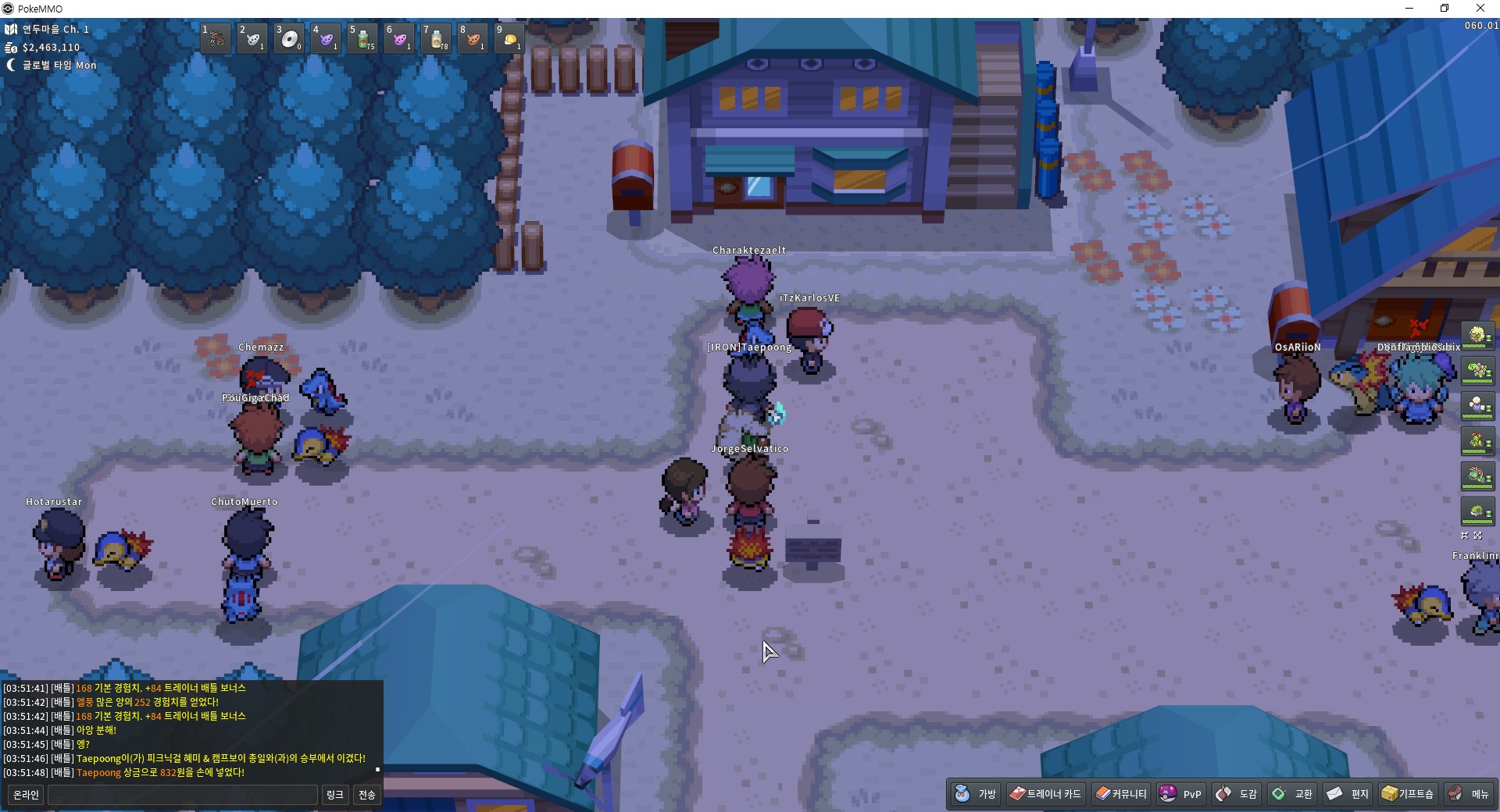
Task: Click the chat text input field
Action: coord(182,795)
